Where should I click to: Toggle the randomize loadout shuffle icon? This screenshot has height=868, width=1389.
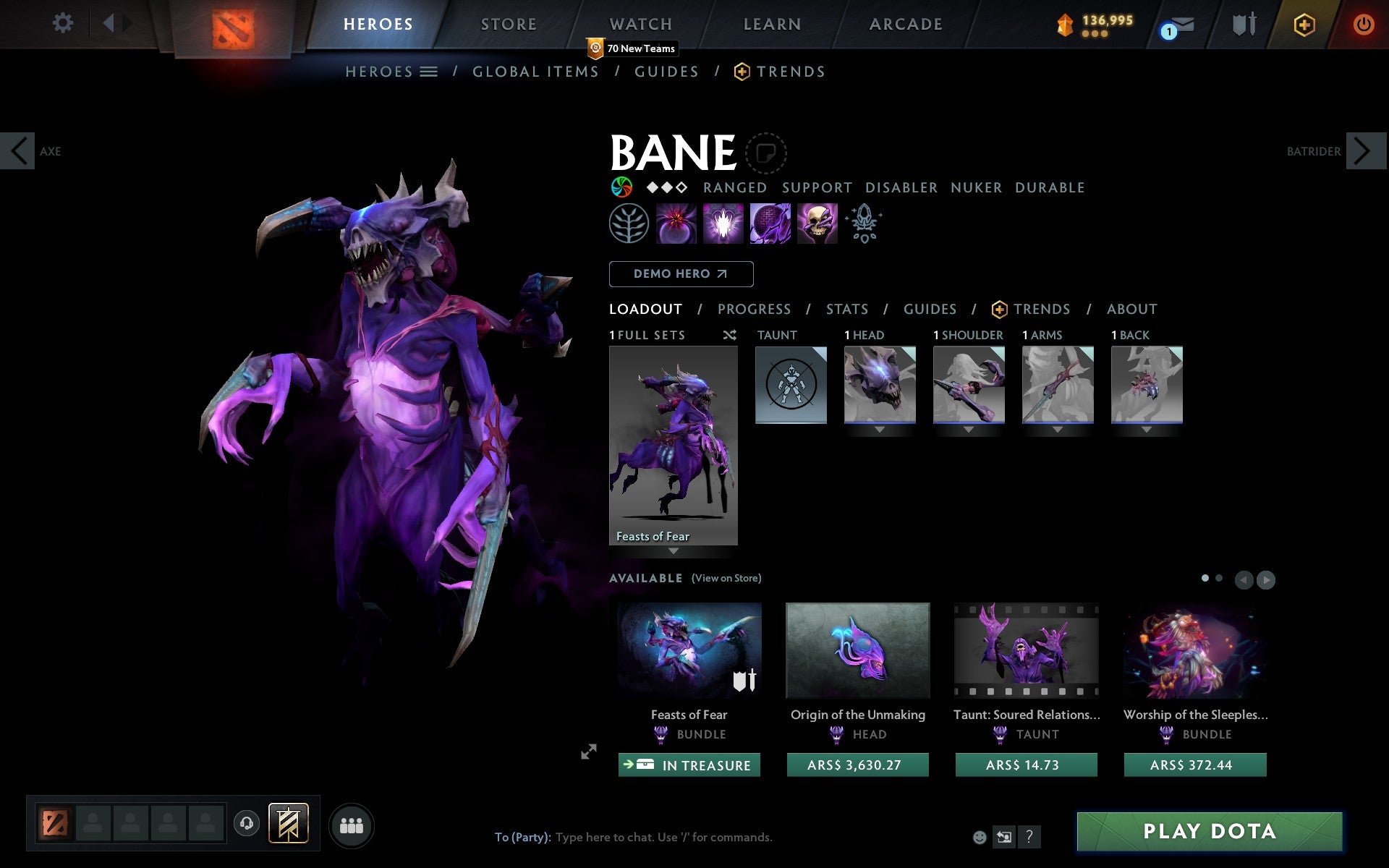coord(729,335)
